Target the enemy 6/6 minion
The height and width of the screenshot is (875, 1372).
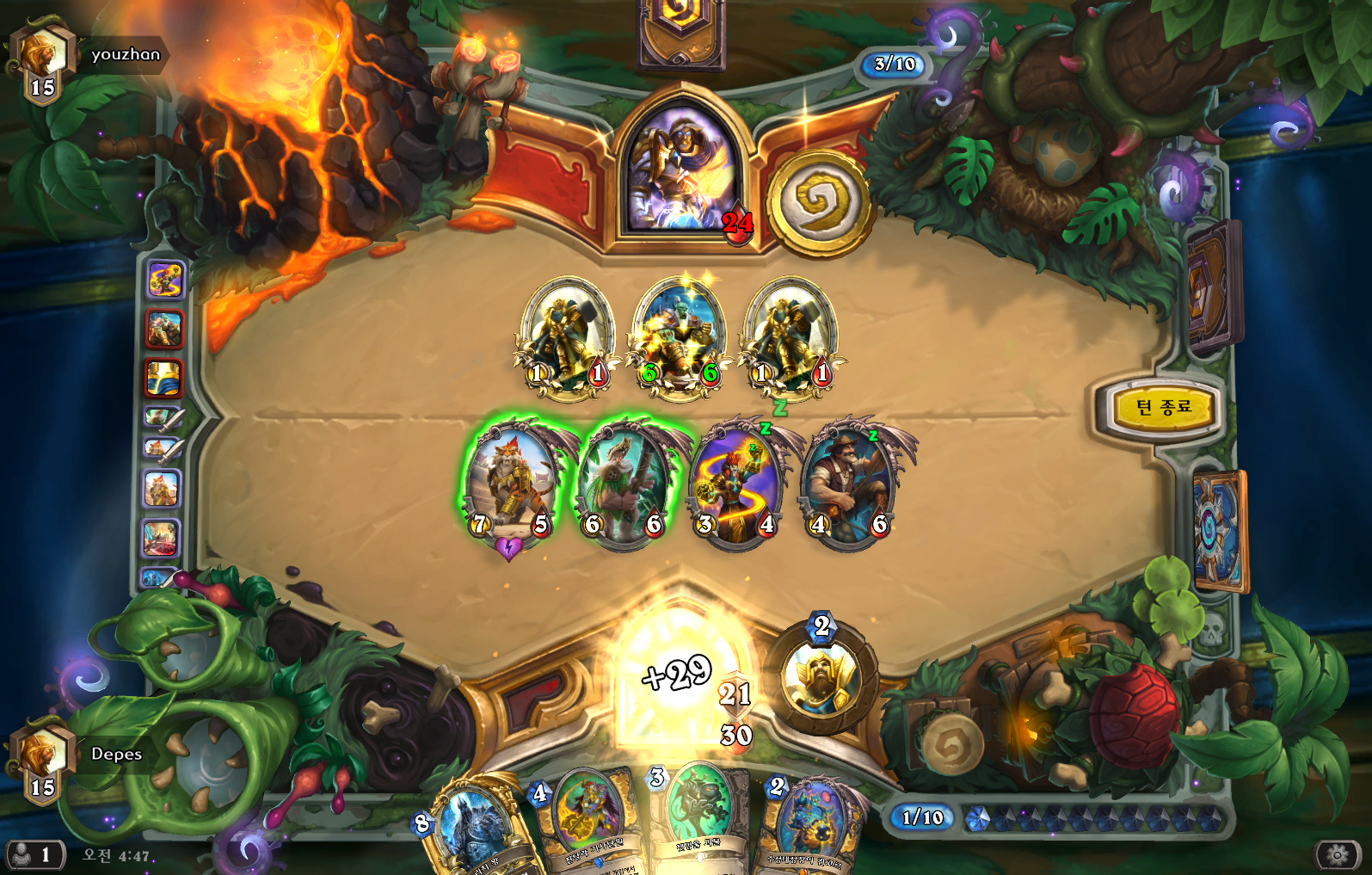pyautogui.click(x=680, y=337)
